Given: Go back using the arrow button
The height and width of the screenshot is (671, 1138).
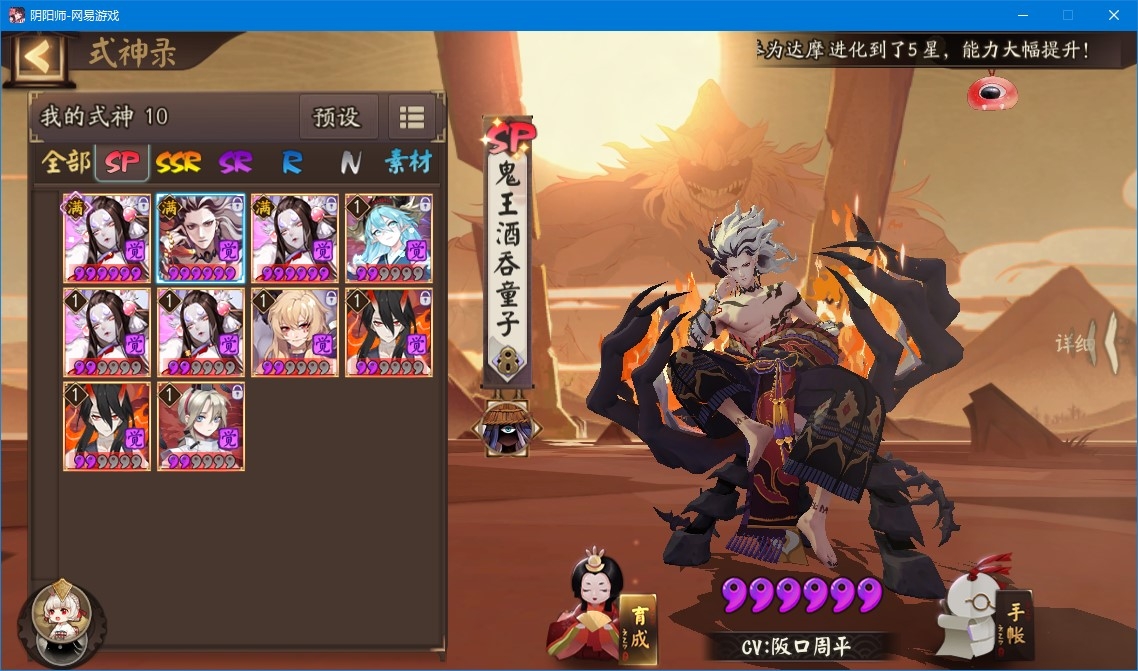Looking at the screenshot, I should click(x=38, y=57).
